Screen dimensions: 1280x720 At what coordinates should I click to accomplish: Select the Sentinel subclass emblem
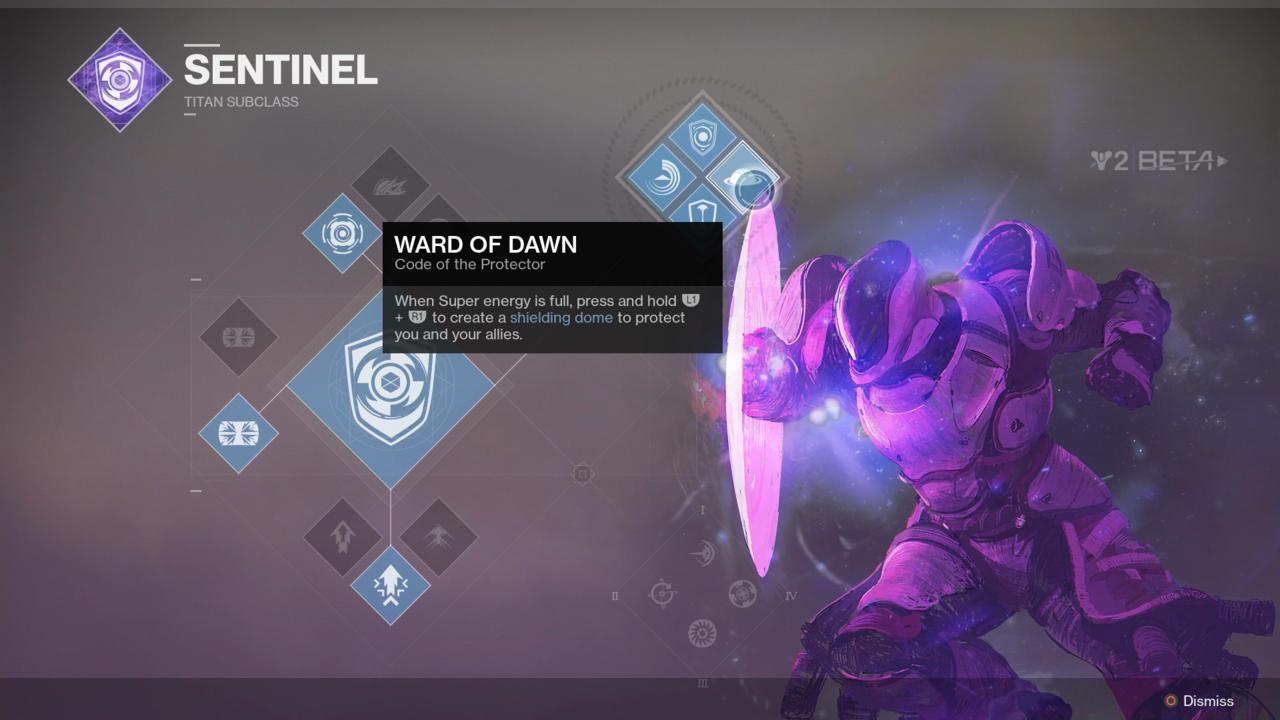tap(120, 78)
